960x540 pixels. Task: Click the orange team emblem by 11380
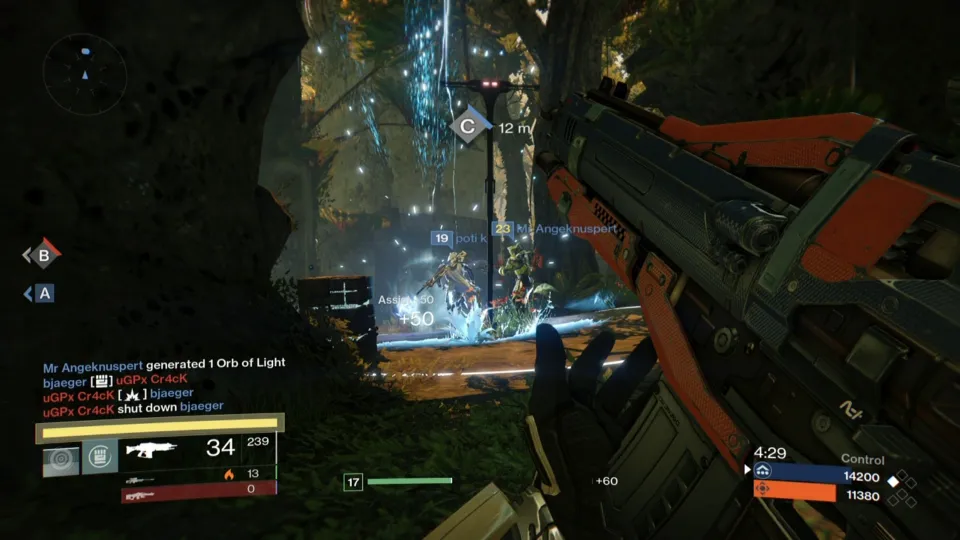763,491
